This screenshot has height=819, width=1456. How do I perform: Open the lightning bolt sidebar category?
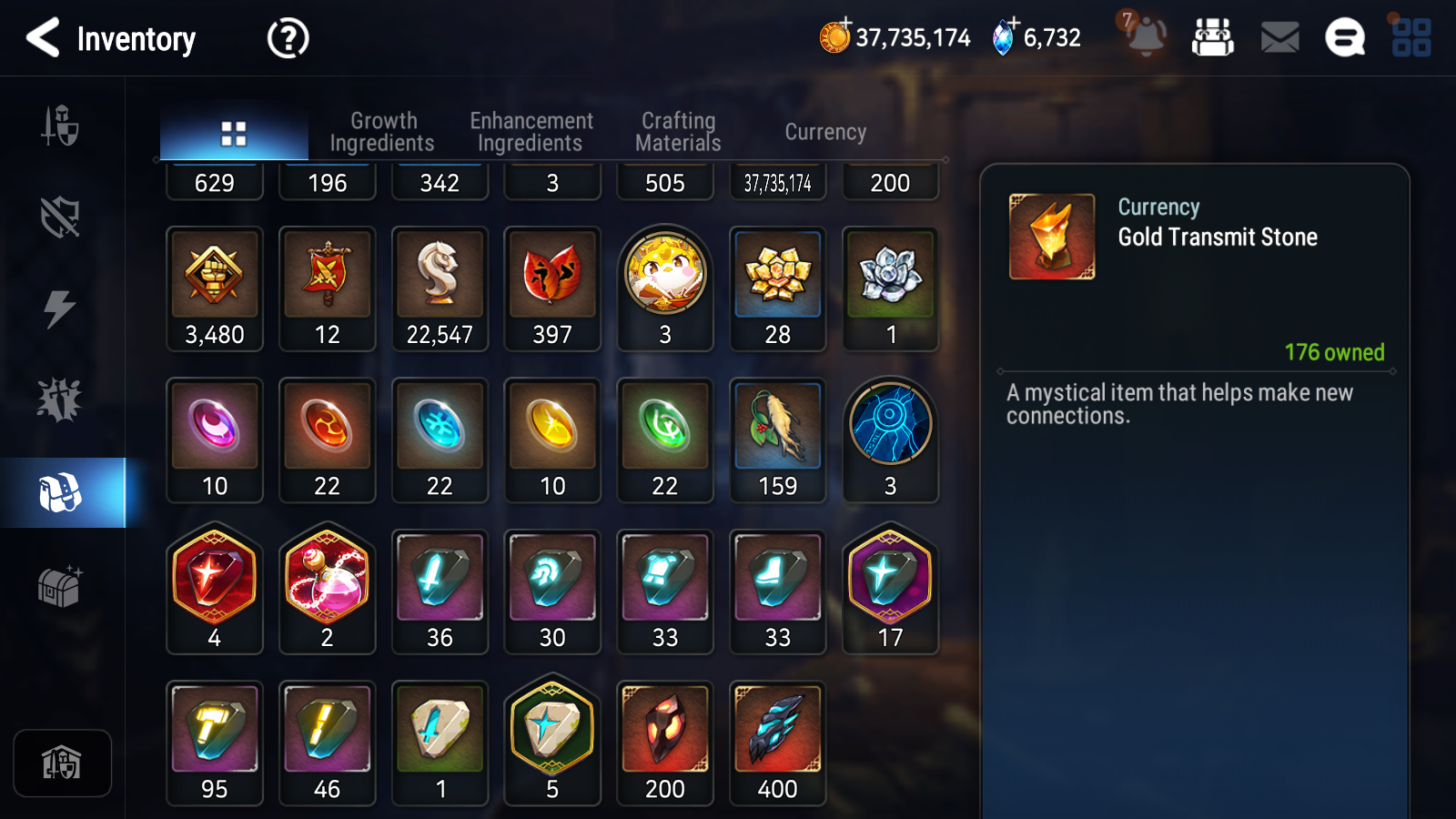(60, 308)
